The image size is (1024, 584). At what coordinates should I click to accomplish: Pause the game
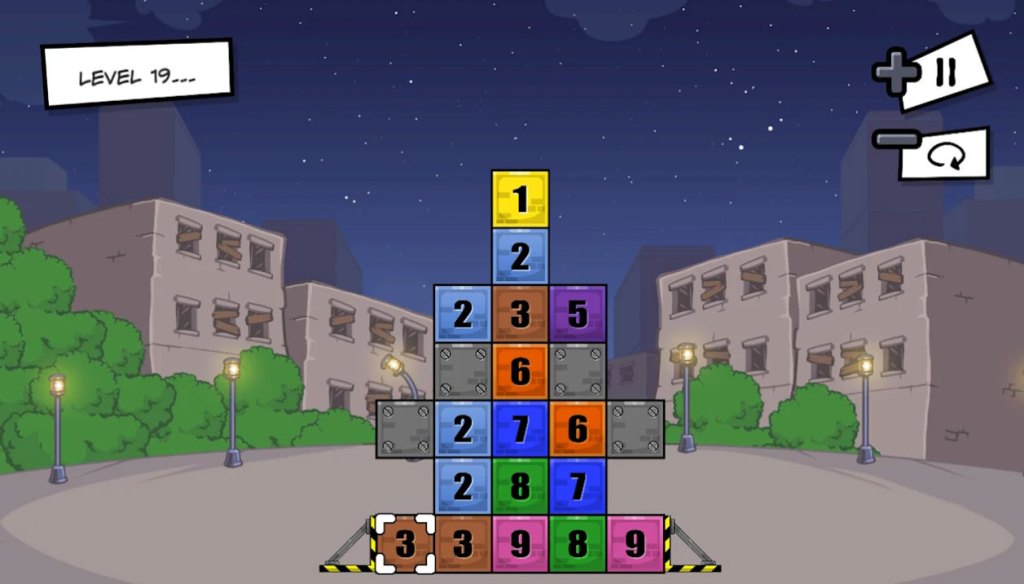(x=945, y=72)
